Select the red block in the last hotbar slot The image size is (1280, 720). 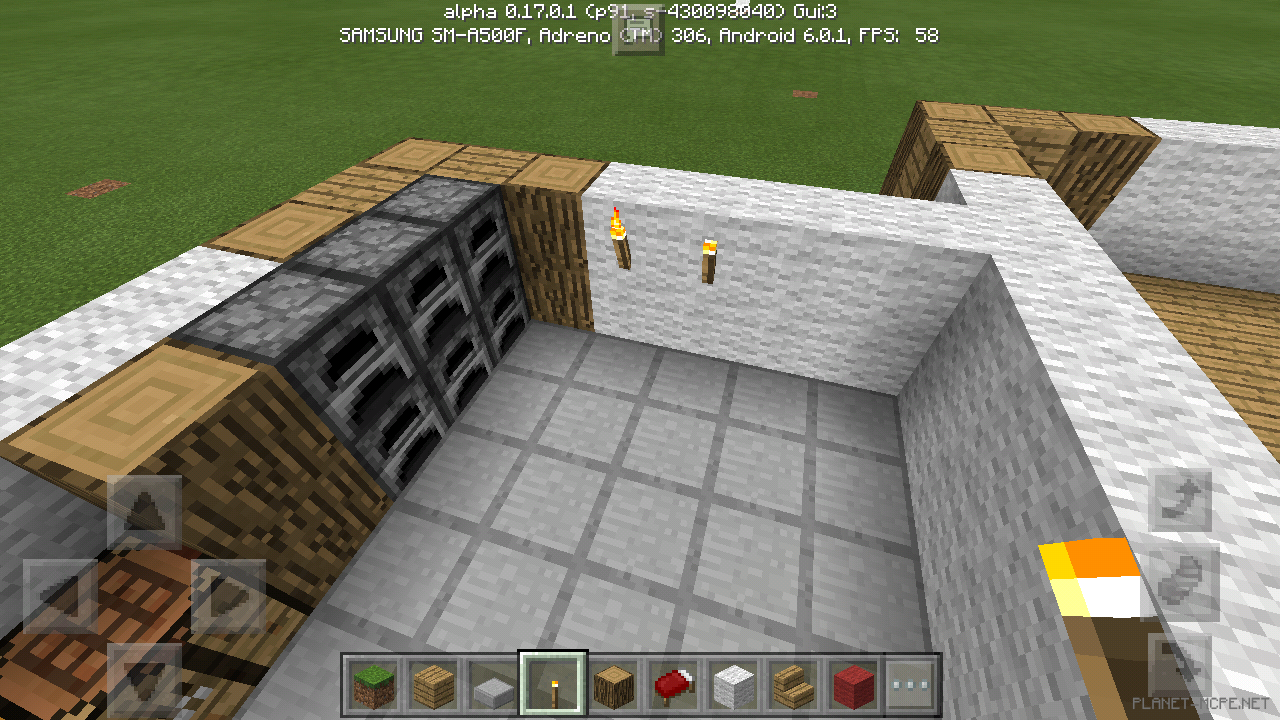coord(855,685)
